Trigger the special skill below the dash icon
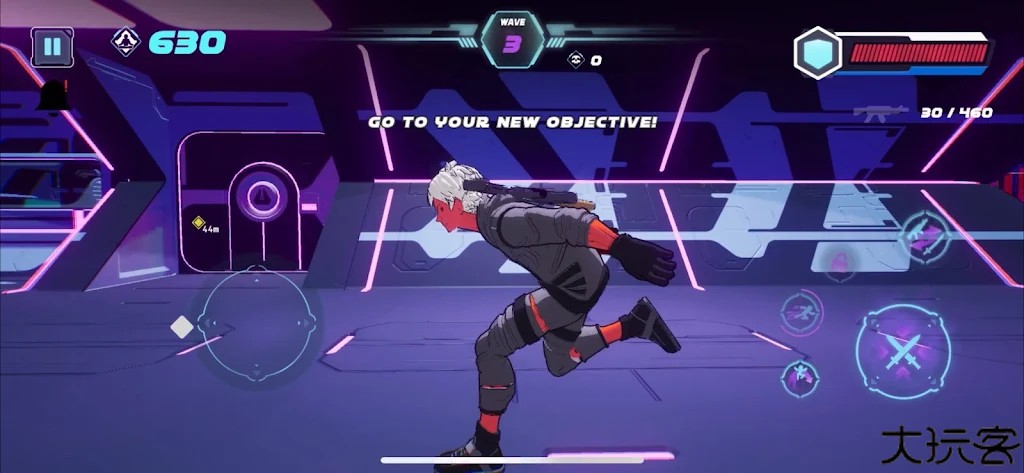 [x=800, y=378]
